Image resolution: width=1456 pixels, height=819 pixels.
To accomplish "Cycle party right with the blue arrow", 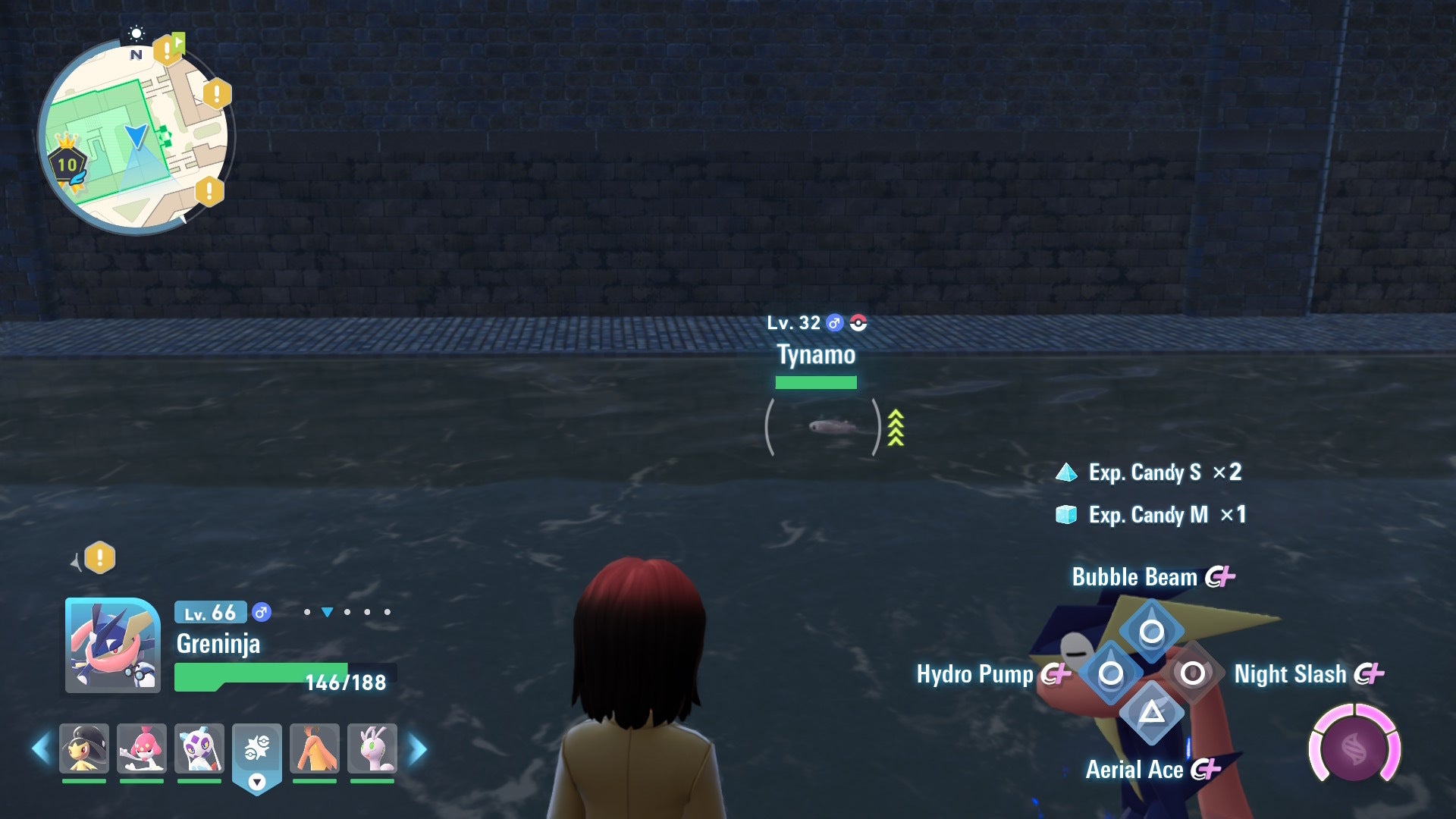I will (417, 748).
